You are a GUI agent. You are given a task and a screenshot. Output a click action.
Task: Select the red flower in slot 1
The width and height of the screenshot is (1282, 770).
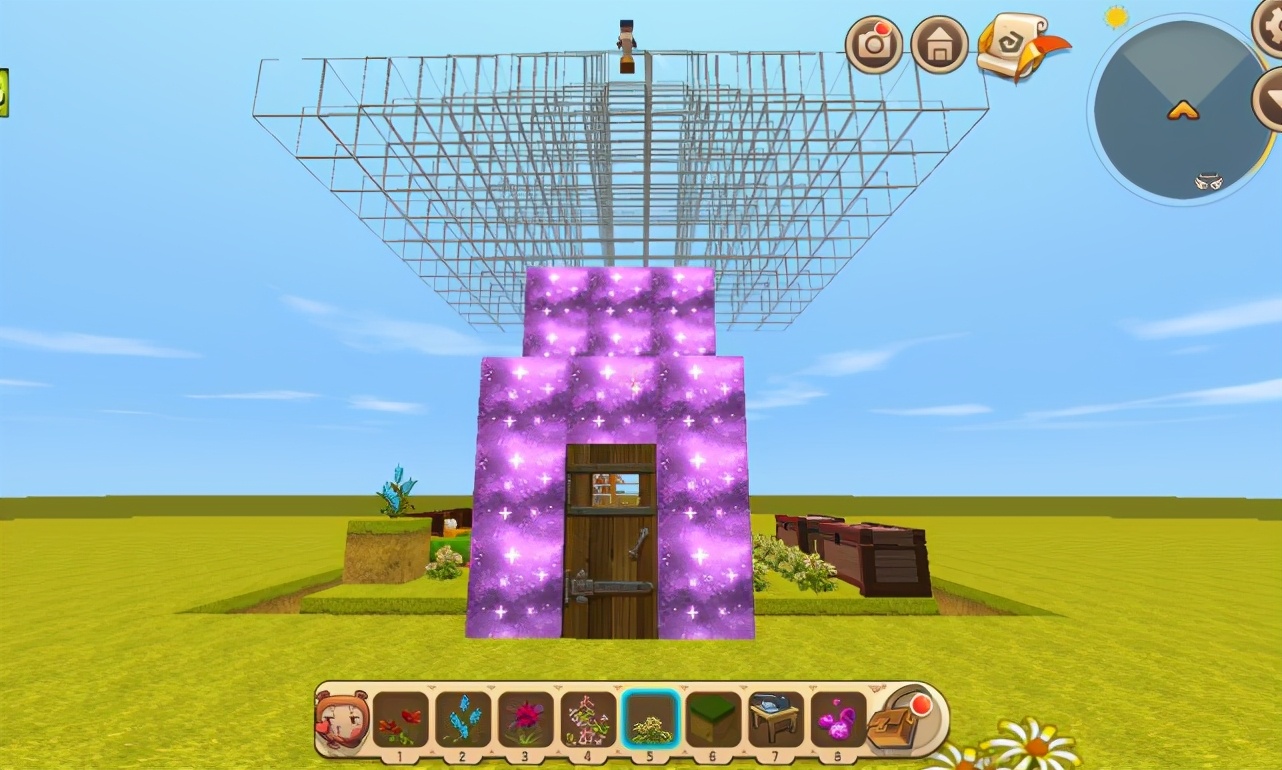(x=400, y=720)
